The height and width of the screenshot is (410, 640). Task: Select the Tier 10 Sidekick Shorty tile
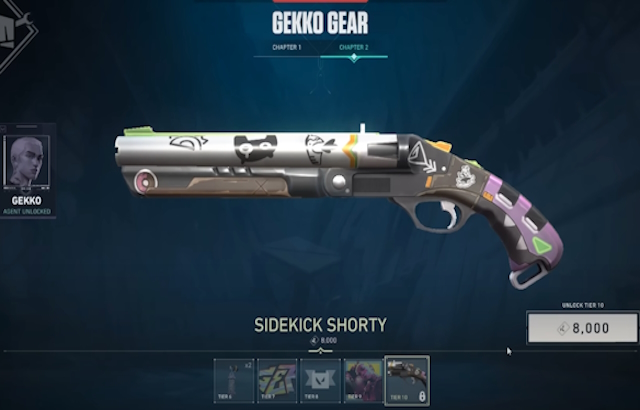[x=407, y=380]
